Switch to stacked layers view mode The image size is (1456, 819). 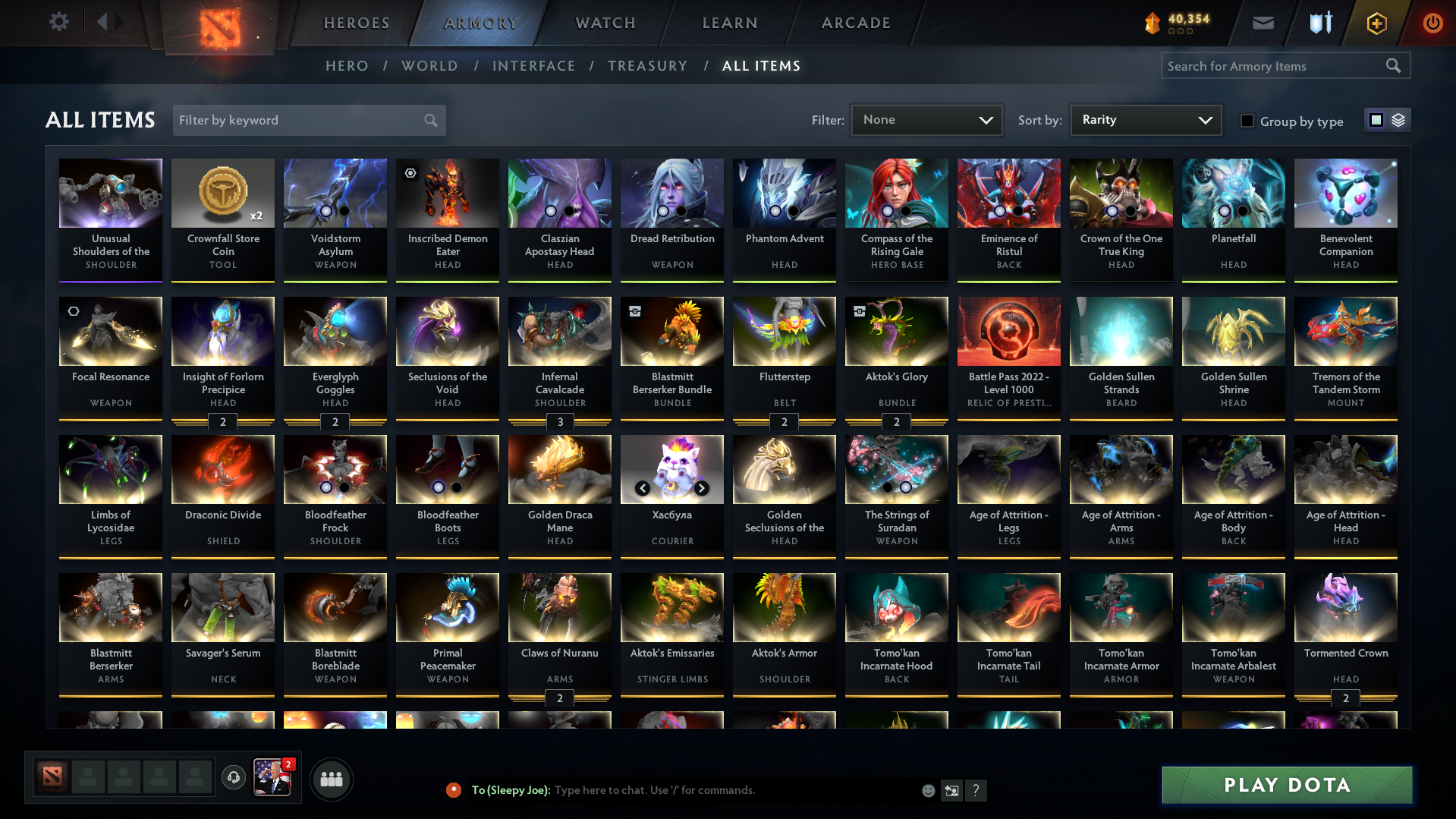coord(1398,120)
